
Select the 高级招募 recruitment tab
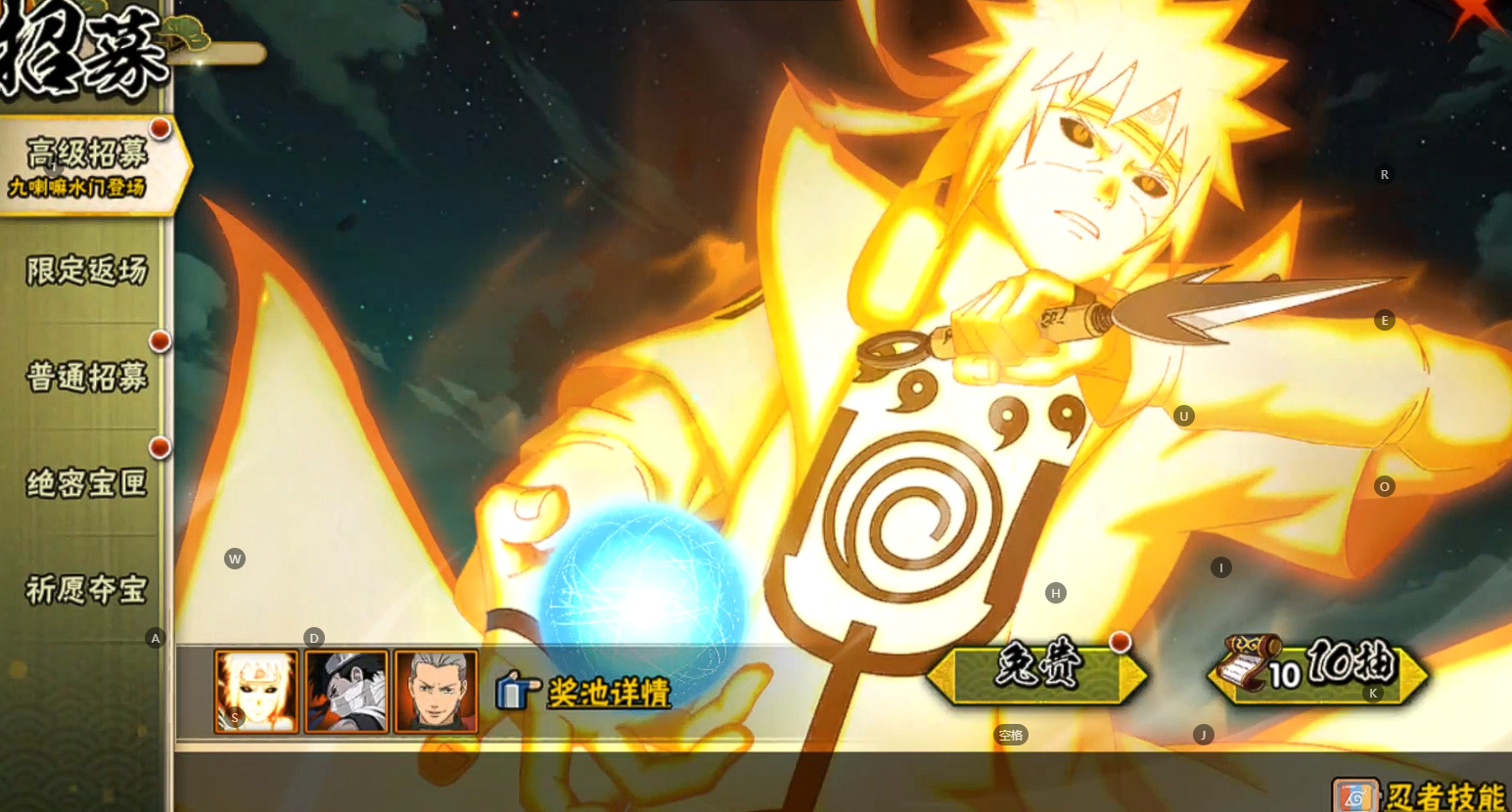click(x=86, y=164)
